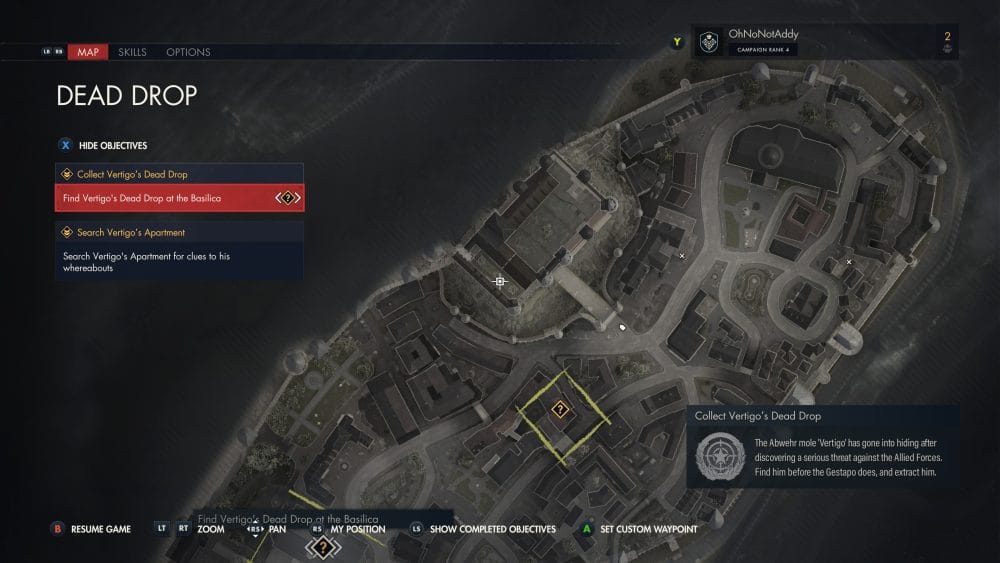Click the question mark marker in the yellow square
Viewport: 1000px width, 563px height.
[x=560, y=409]
